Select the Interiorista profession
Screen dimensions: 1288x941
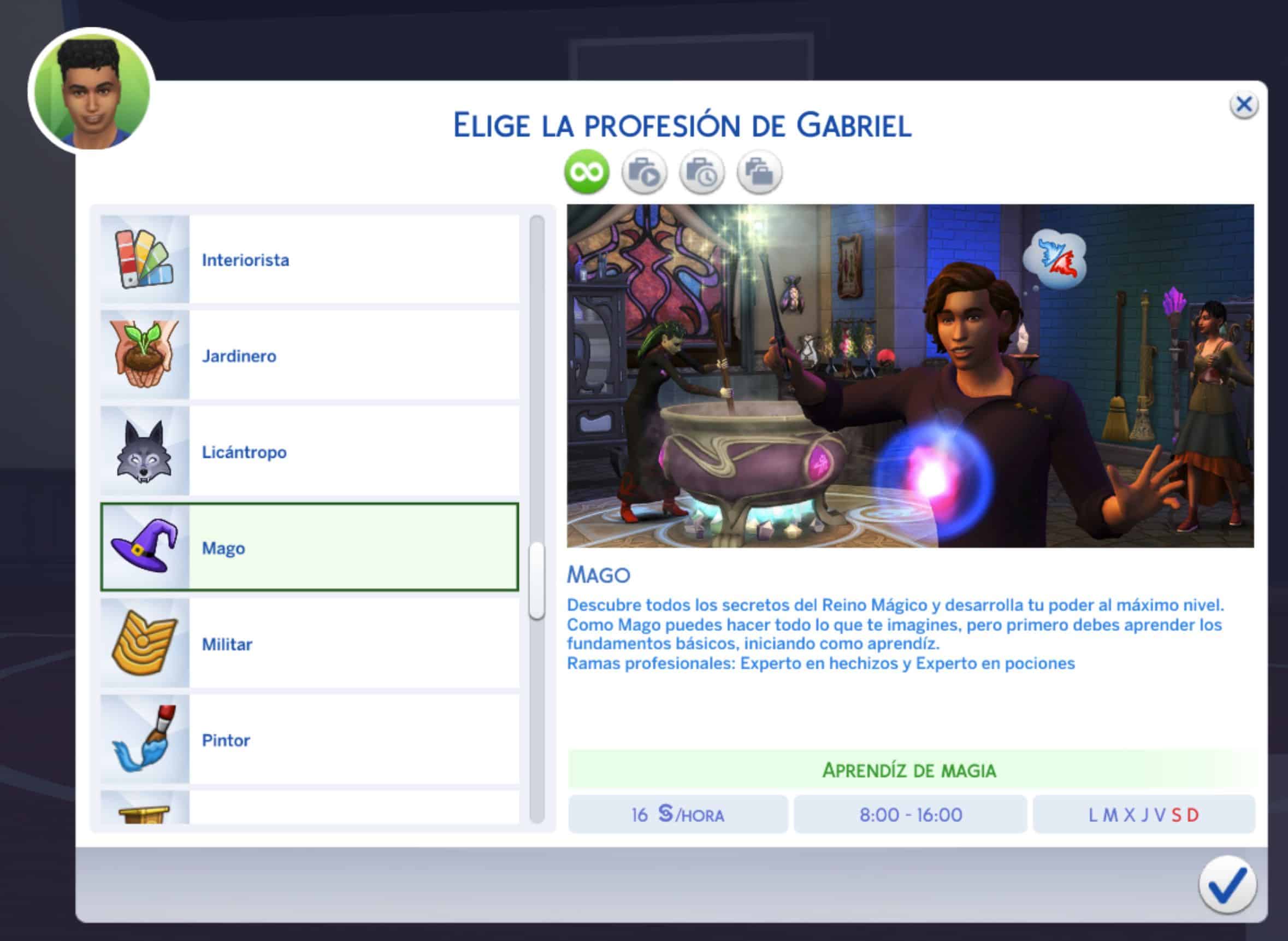click(309, 260)
